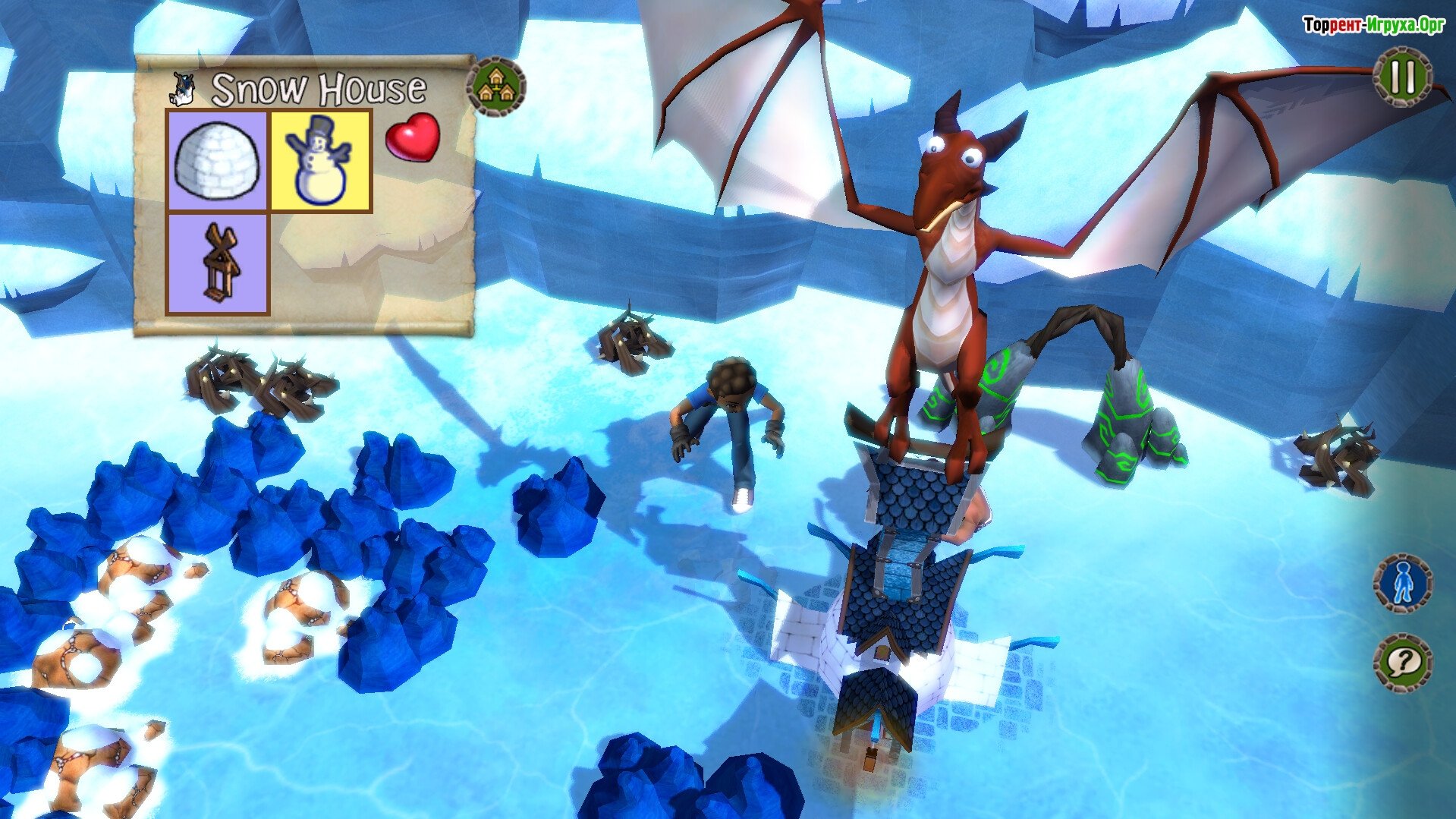Screen dimensions: 1456x819
Task: Open the blue character figure button
Action: click(x=1402, y=584)
